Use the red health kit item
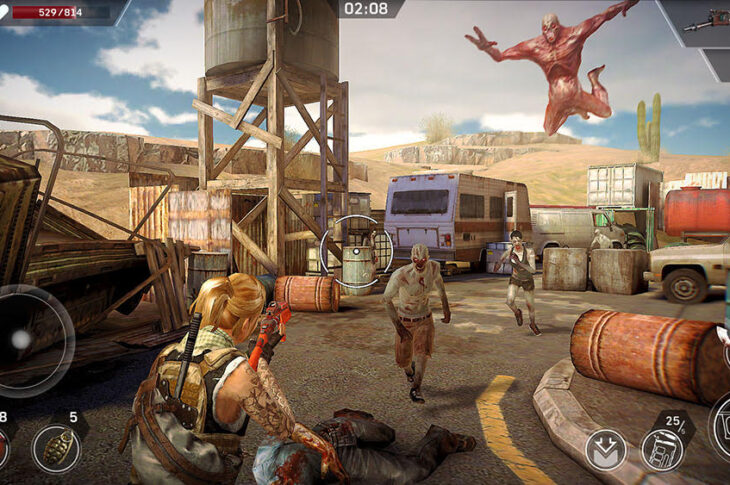This screenshot has width=730, height=485. pos(3,448)
